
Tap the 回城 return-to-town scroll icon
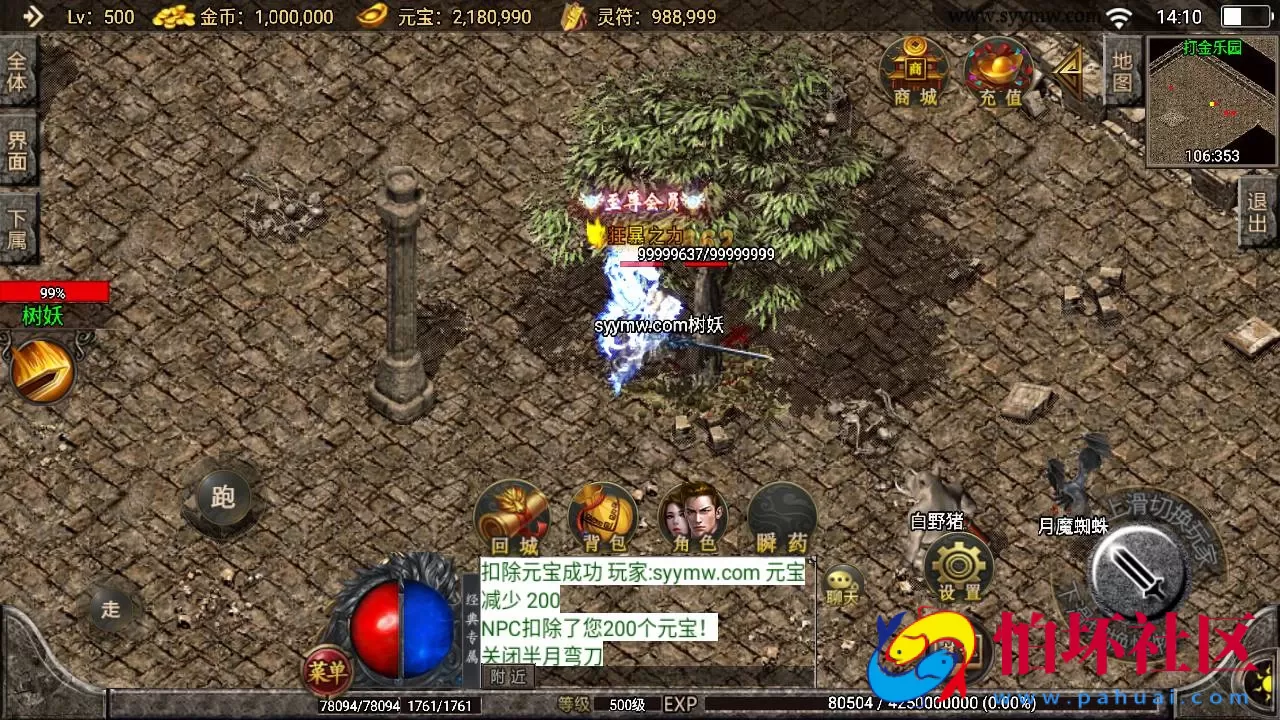[x=512, y=515]
